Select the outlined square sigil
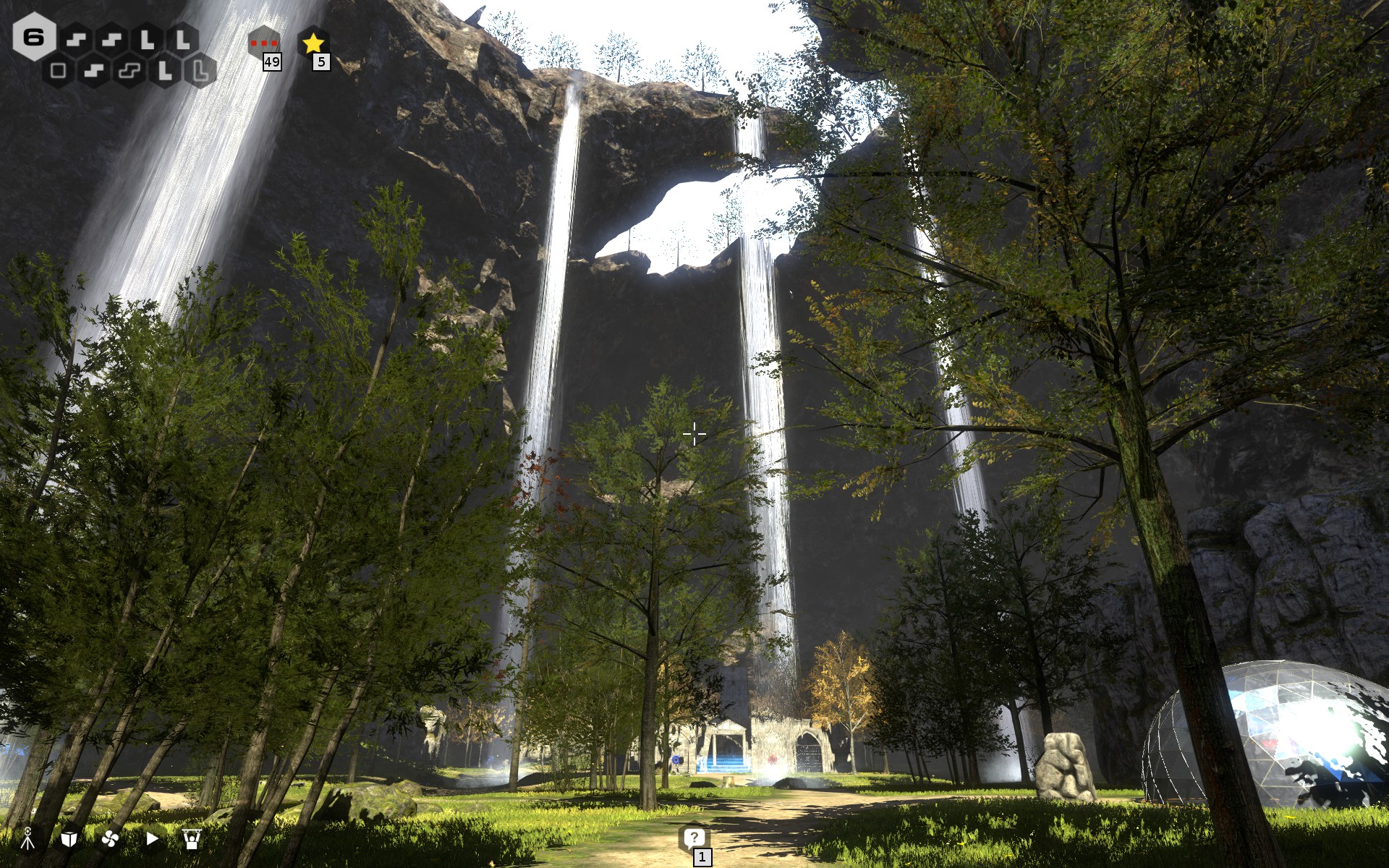The height and width of the screenshot is (868, 1389). [59, 70]
